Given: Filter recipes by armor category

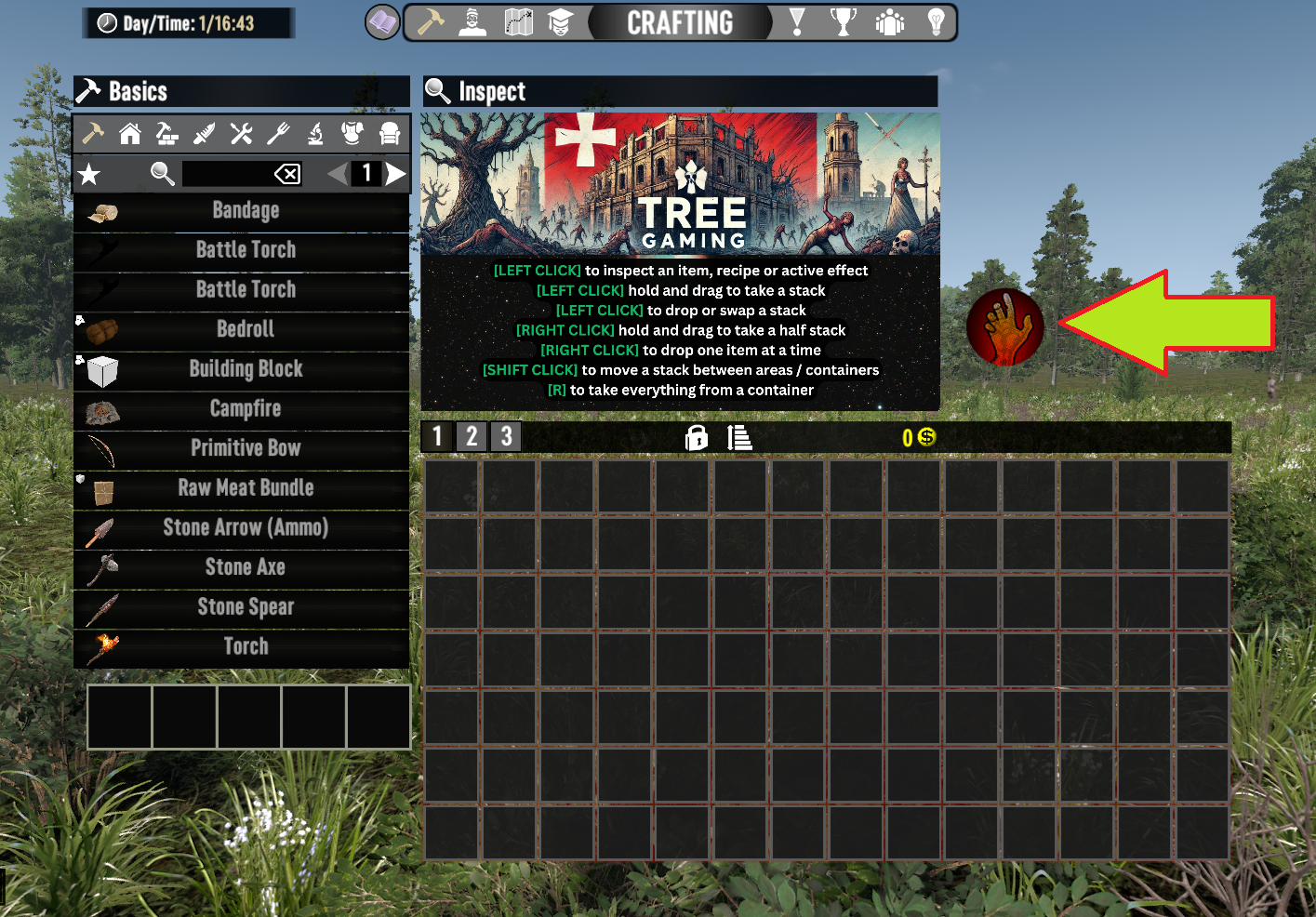Looking at the screenshot, I should (352, 135).
